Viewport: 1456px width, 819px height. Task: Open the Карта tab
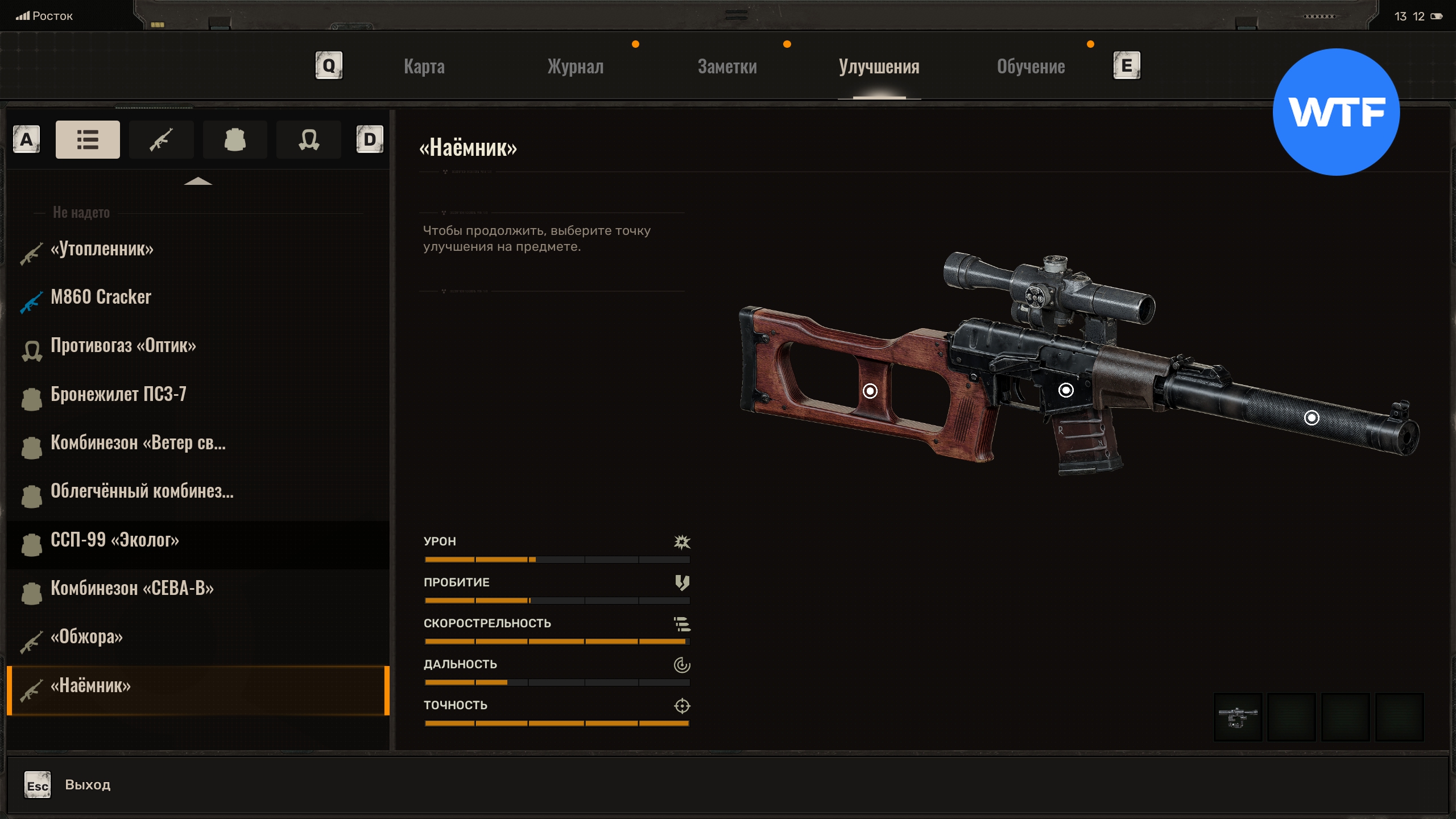[424, 67]
